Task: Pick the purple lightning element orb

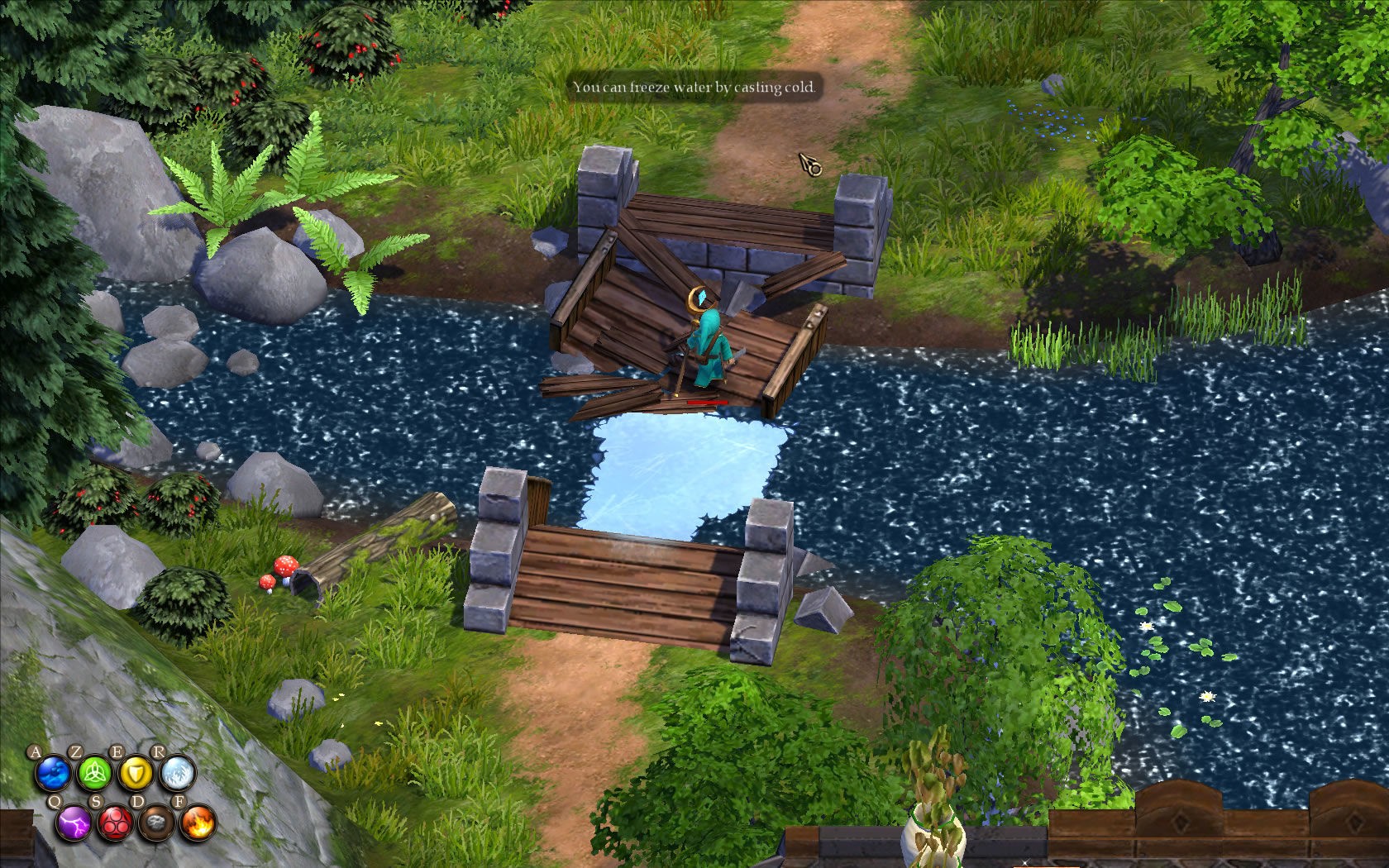Action: (74, 823)
